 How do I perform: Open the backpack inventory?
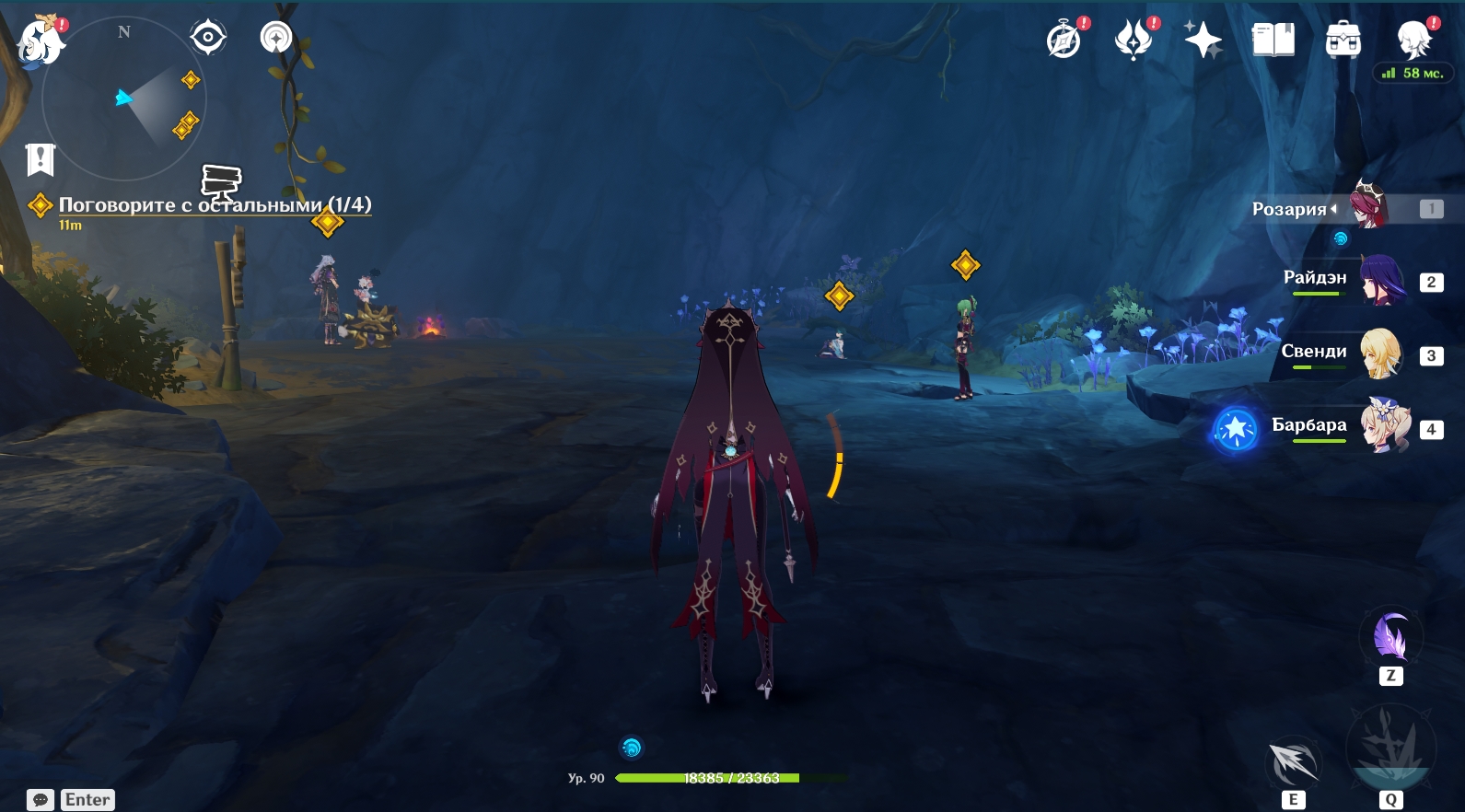point(1343,41)
